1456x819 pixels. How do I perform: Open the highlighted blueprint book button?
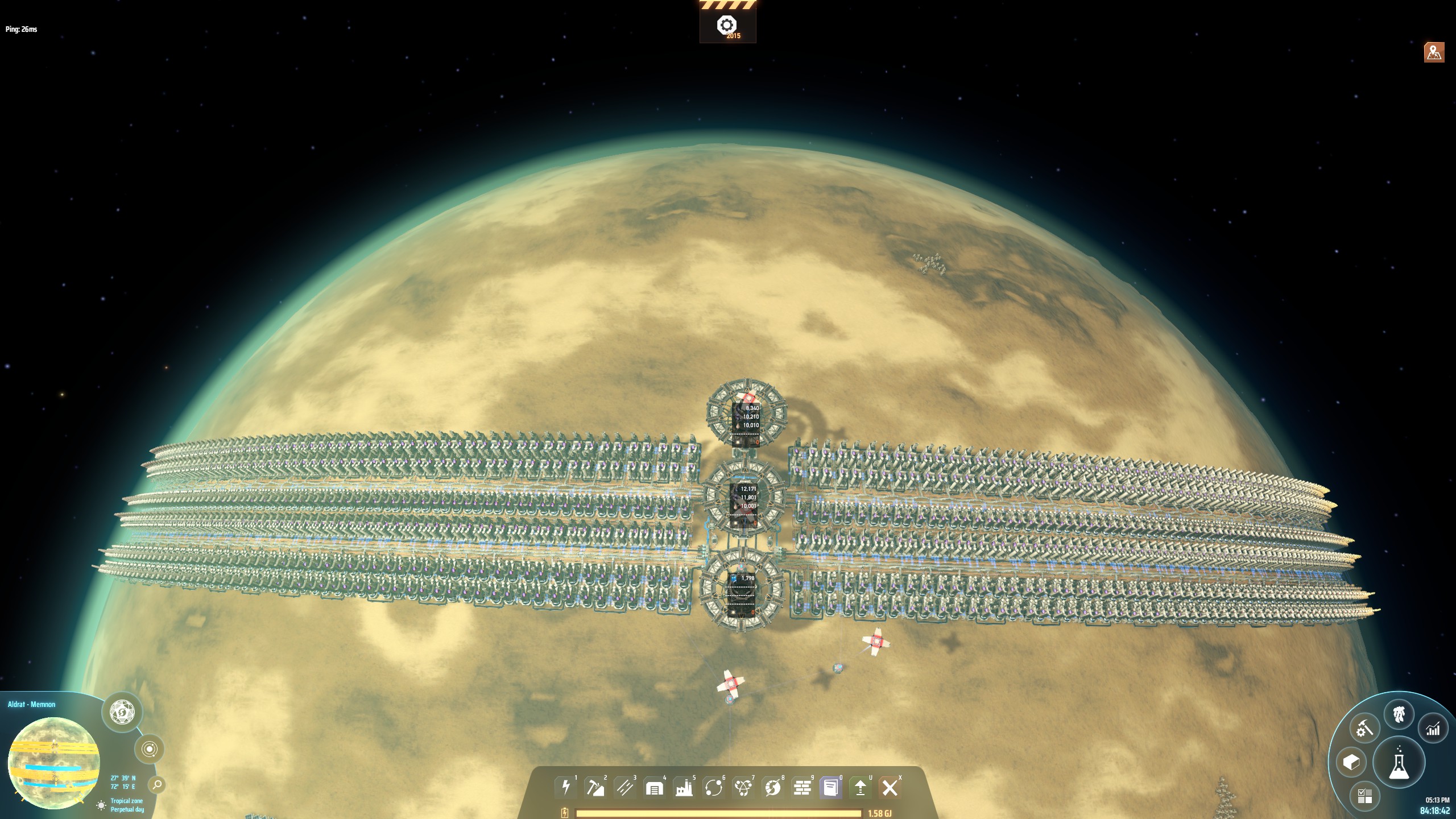point(831,788)
